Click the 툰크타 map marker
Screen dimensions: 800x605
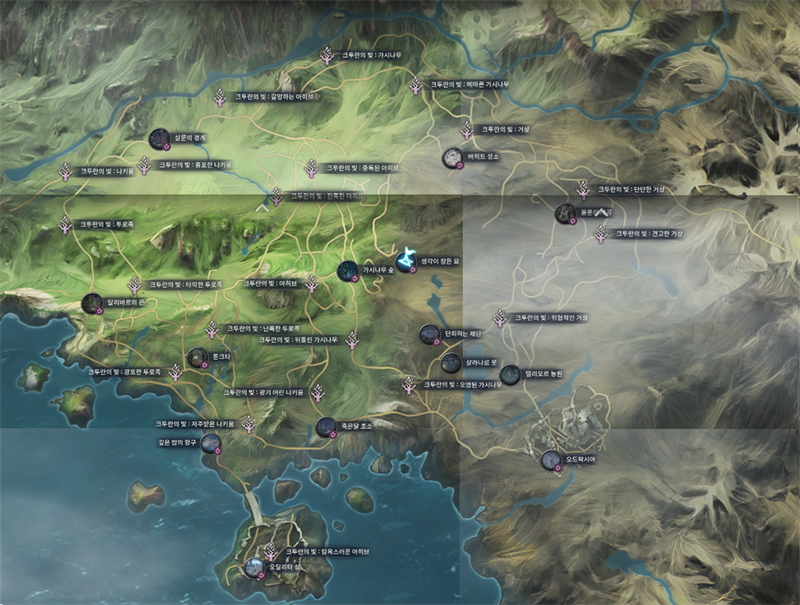click(x=198, y=357)
